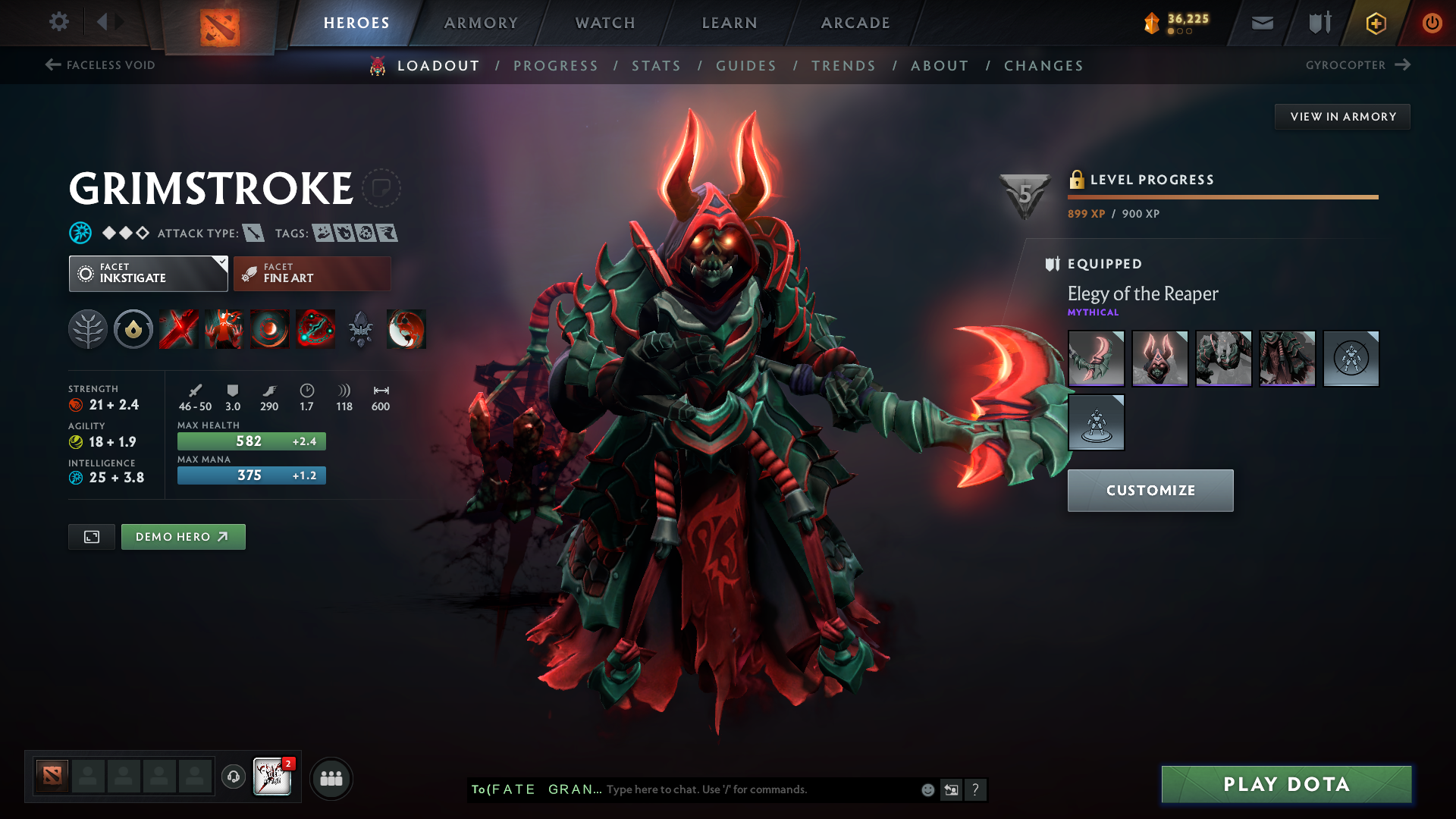
Task: Select the Fine Art facet
Action: tap(311, 273)
